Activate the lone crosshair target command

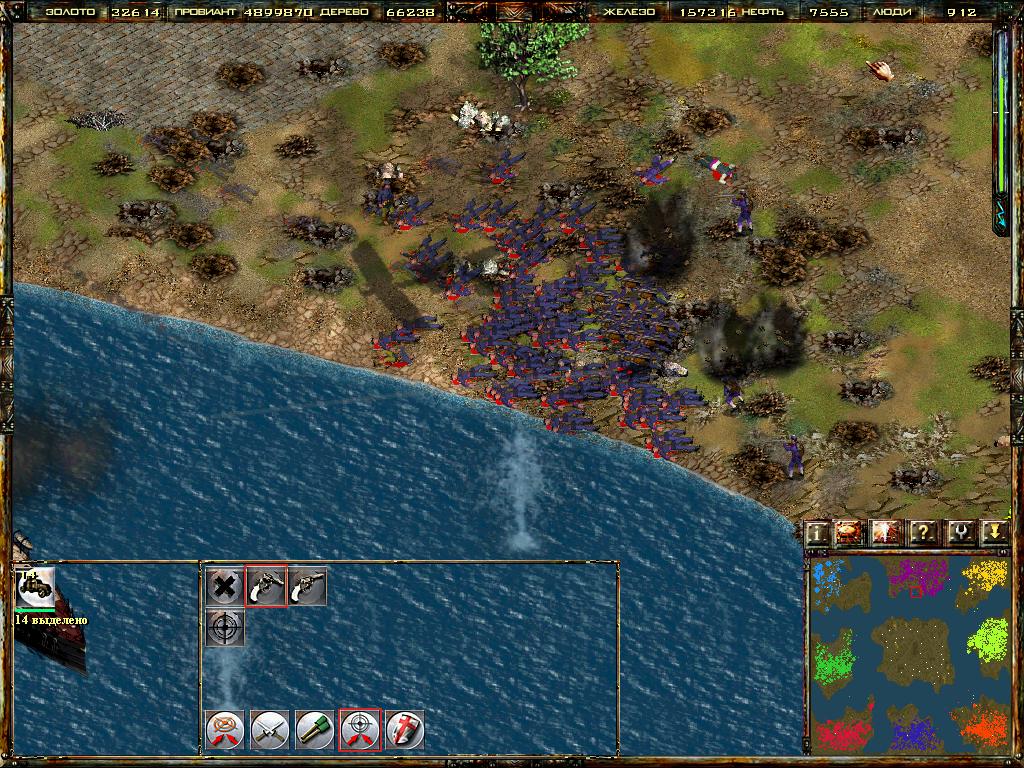[x=225, y=628]
